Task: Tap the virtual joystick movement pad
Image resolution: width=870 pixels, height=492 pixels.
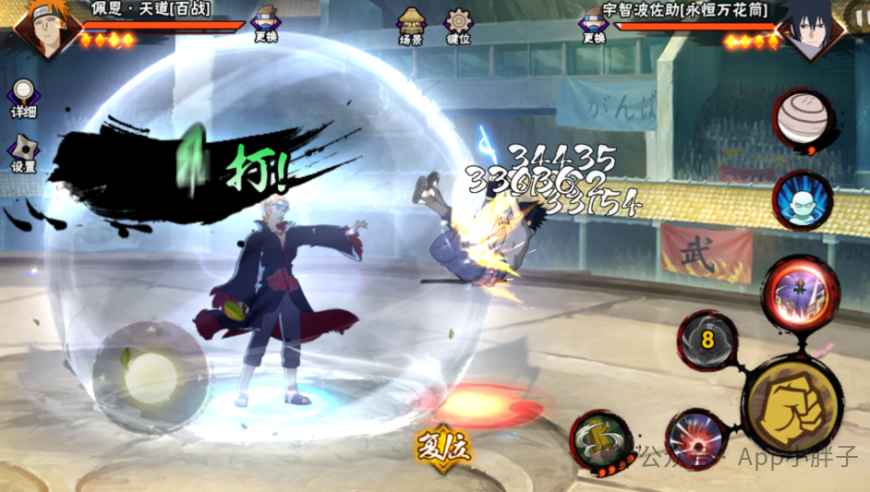Action: (x=150, y=377)
